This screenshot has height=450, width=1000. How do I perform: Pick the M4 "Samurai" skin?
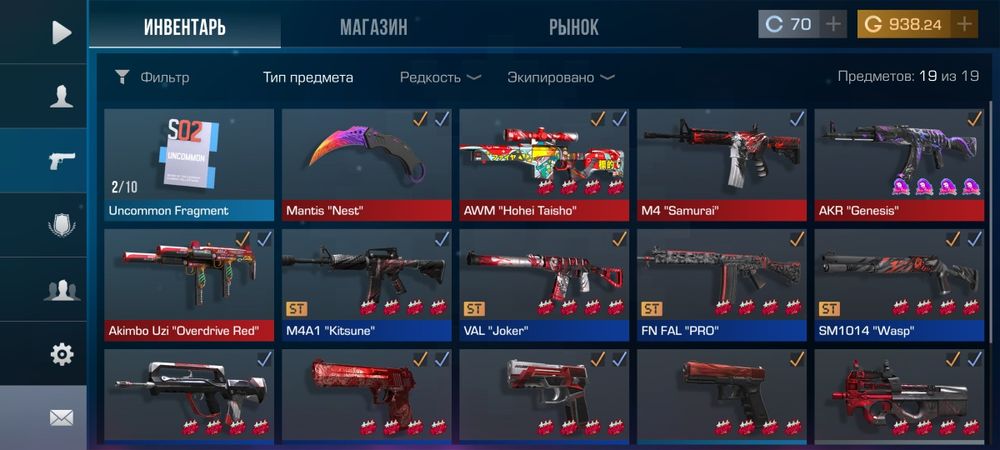click(721, 163)
